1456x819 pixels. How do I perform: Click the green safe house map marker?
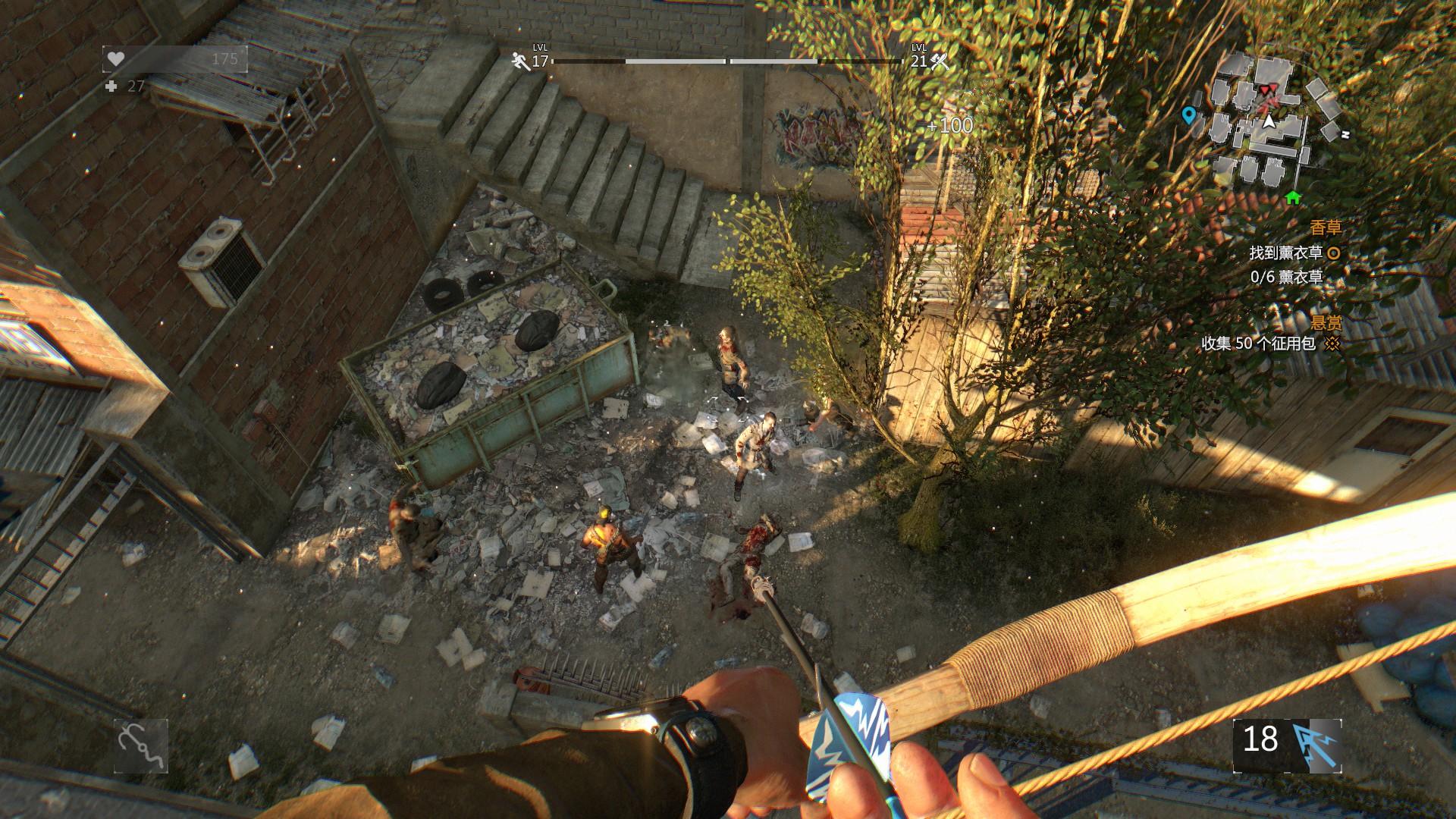(x=1293, y=198)
